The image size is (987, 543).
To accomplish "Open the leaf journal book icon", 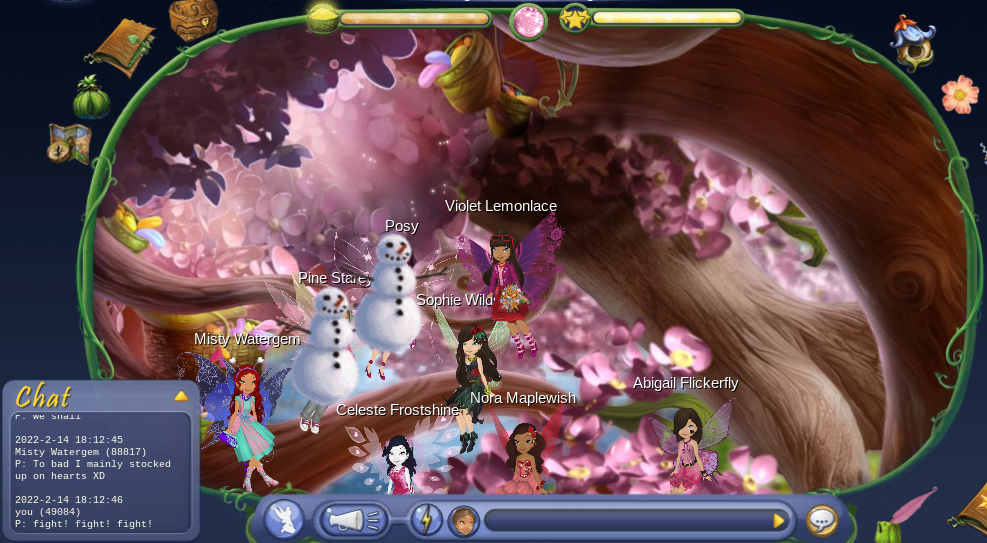I will click(x=124, y=46).
